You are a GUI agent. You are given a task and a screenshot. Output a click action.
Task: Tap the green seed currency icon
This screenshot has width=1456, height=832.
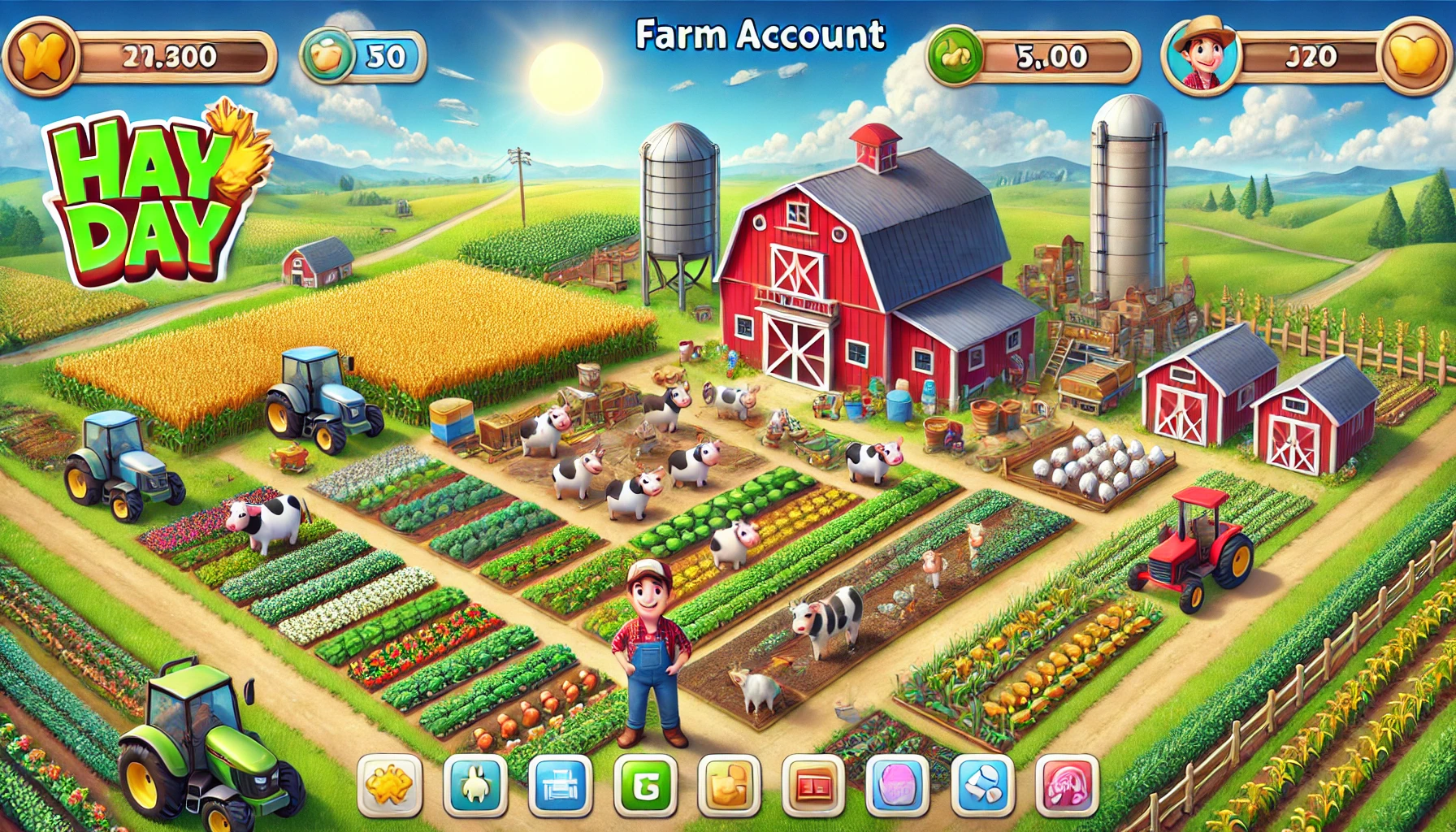click(x=954, y=56)
